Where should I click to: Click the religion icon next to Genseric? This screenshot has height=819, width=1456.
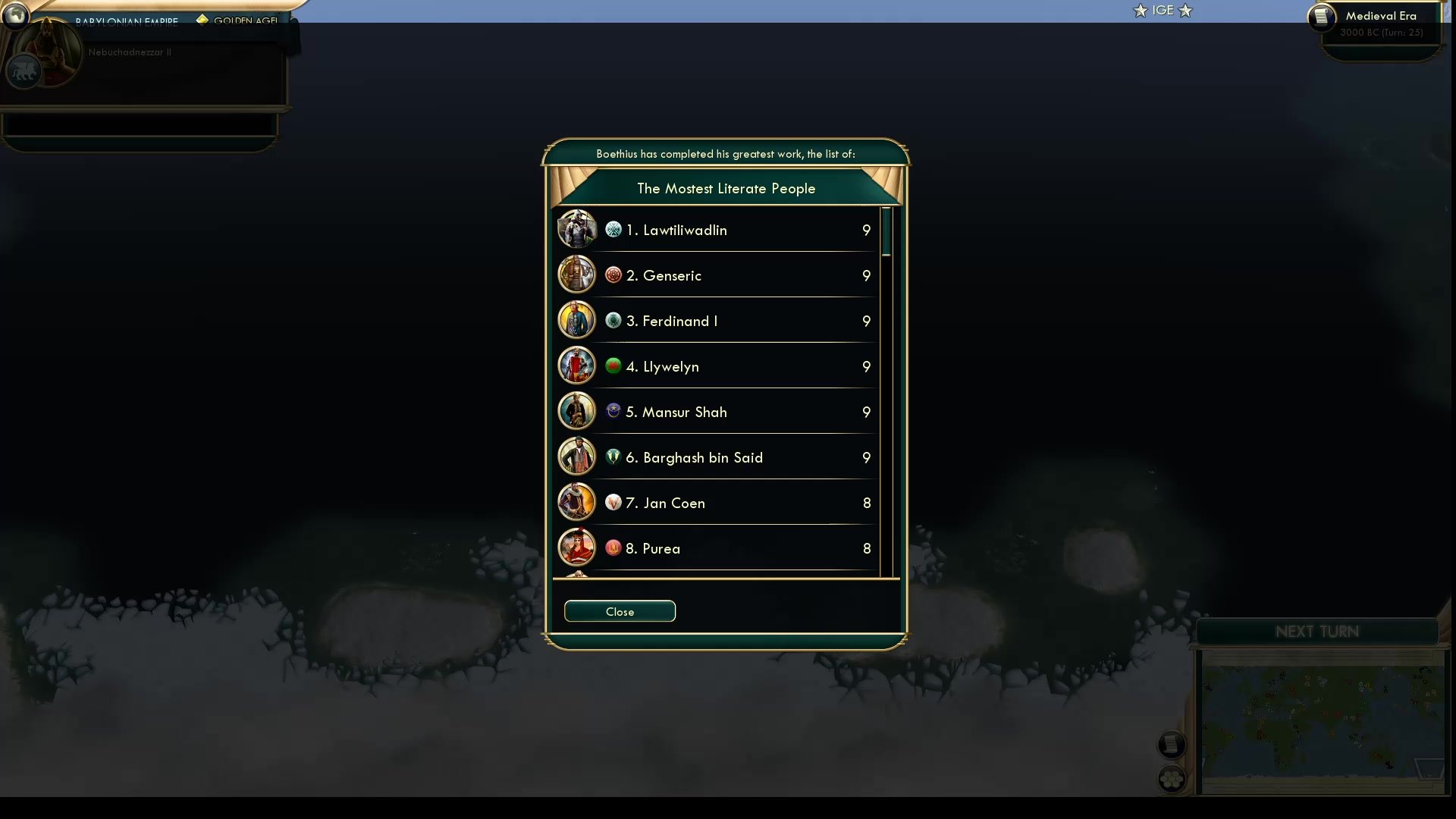pyautogui.click(x=613, y=275)
